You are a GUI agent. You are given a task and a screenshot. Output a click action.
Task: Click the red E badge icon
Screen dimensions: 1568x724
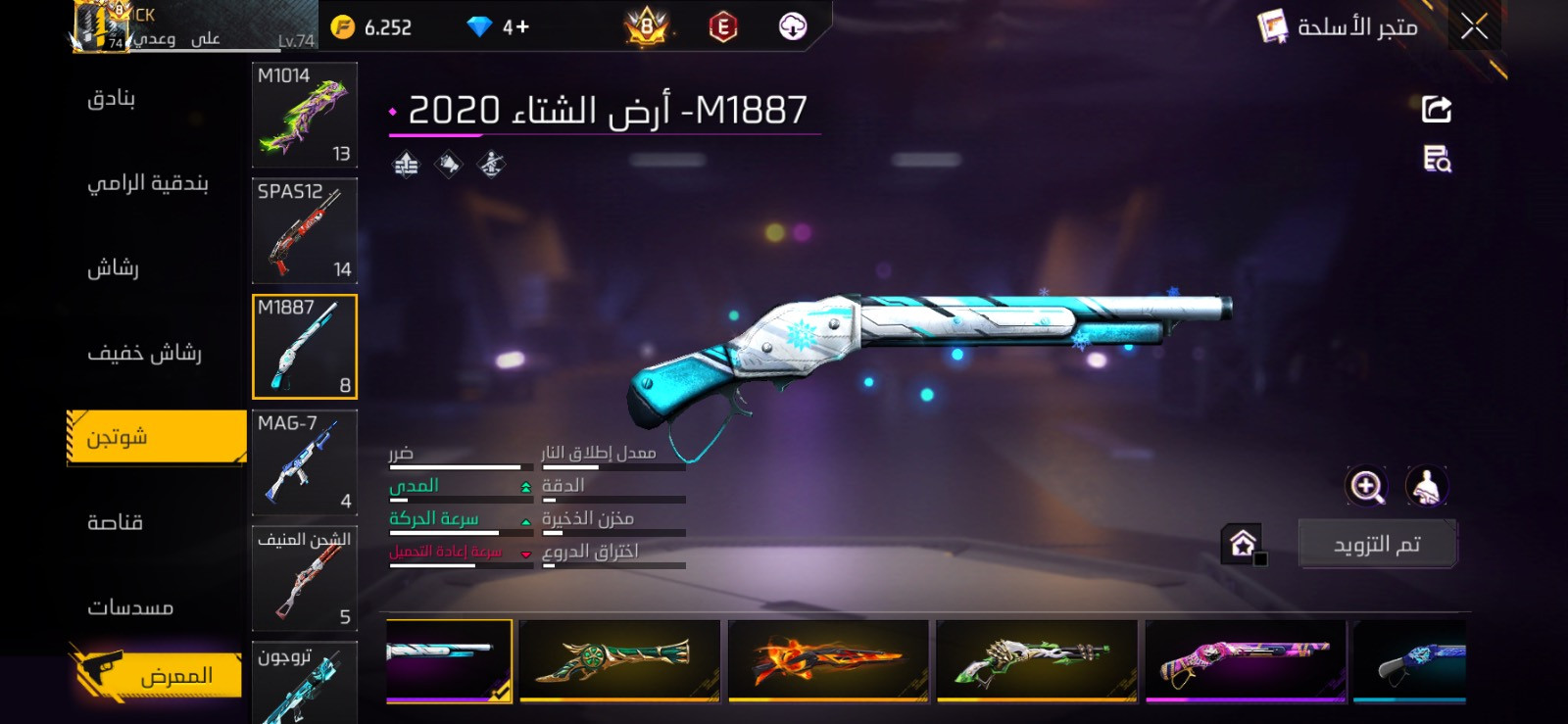(x=721, y=29)
